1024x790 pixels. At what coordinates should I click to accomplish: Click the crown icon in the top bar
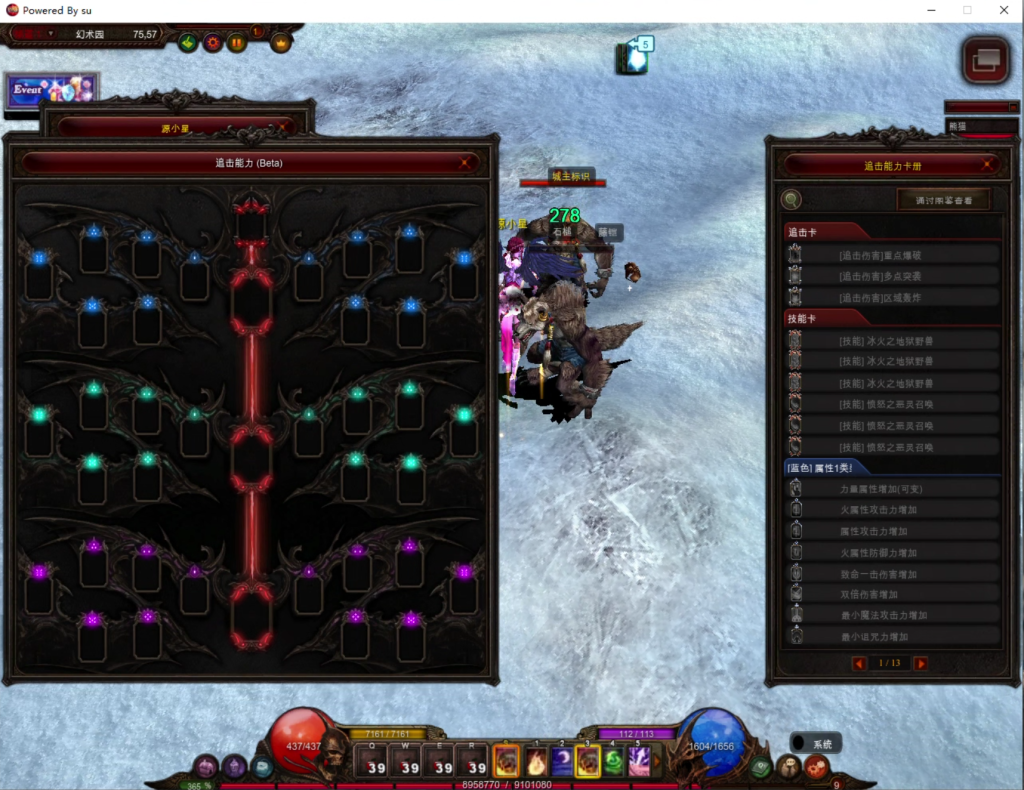pyautogui.click(x=281, y=43)
